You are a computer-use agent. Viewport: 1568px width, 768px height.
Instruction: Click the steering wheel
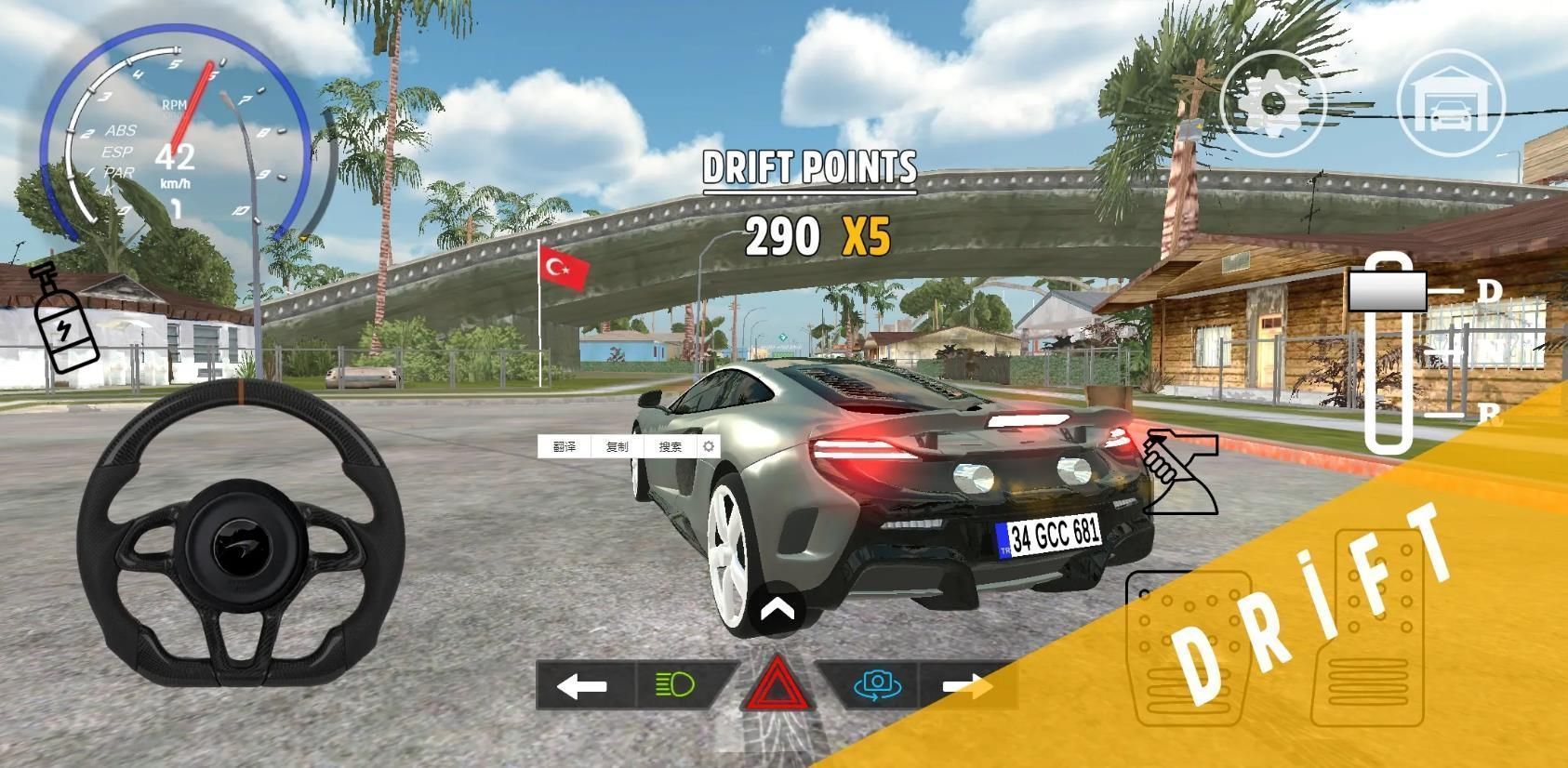(x=240, y=534)
